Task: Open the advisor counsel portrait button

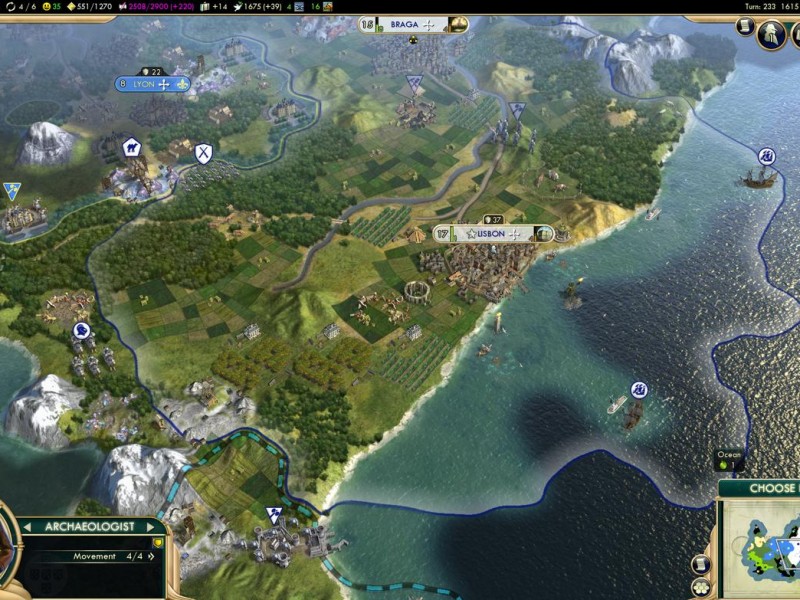Action: click(x=772, y=35)
